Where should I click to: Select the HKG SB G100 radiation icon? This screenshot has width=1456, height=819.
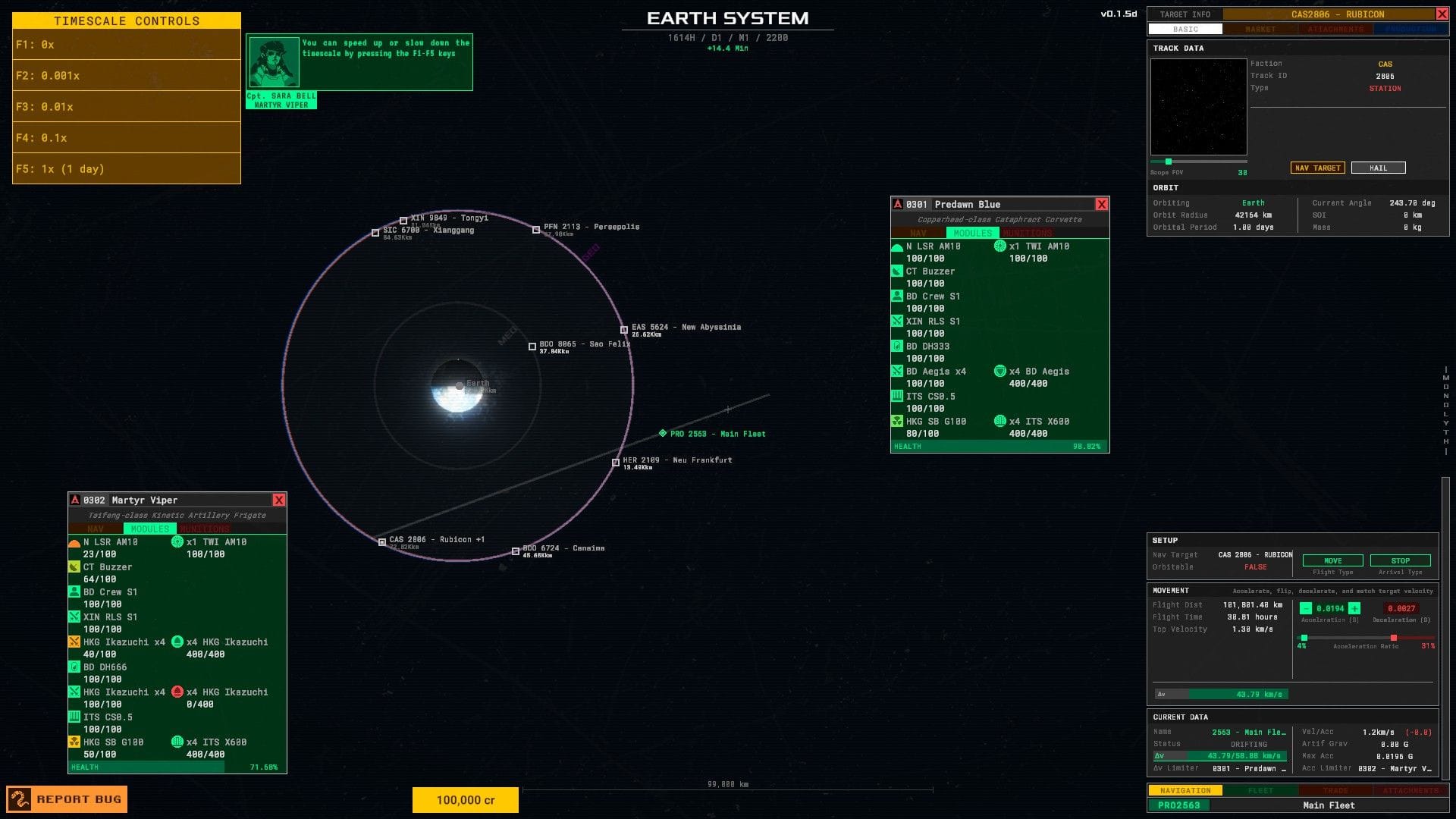[x=75, y=742]
